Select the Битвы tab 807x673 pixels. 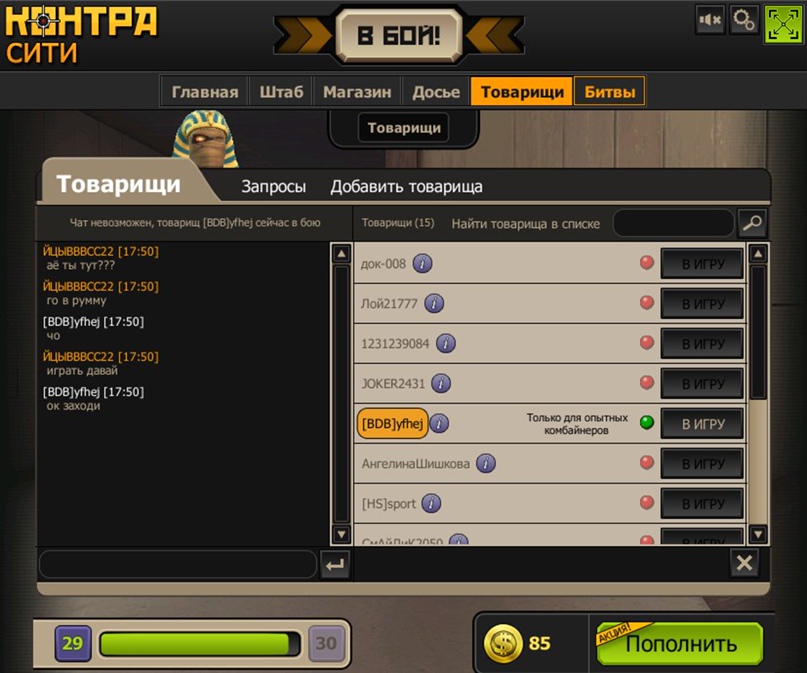coord(609,92)
